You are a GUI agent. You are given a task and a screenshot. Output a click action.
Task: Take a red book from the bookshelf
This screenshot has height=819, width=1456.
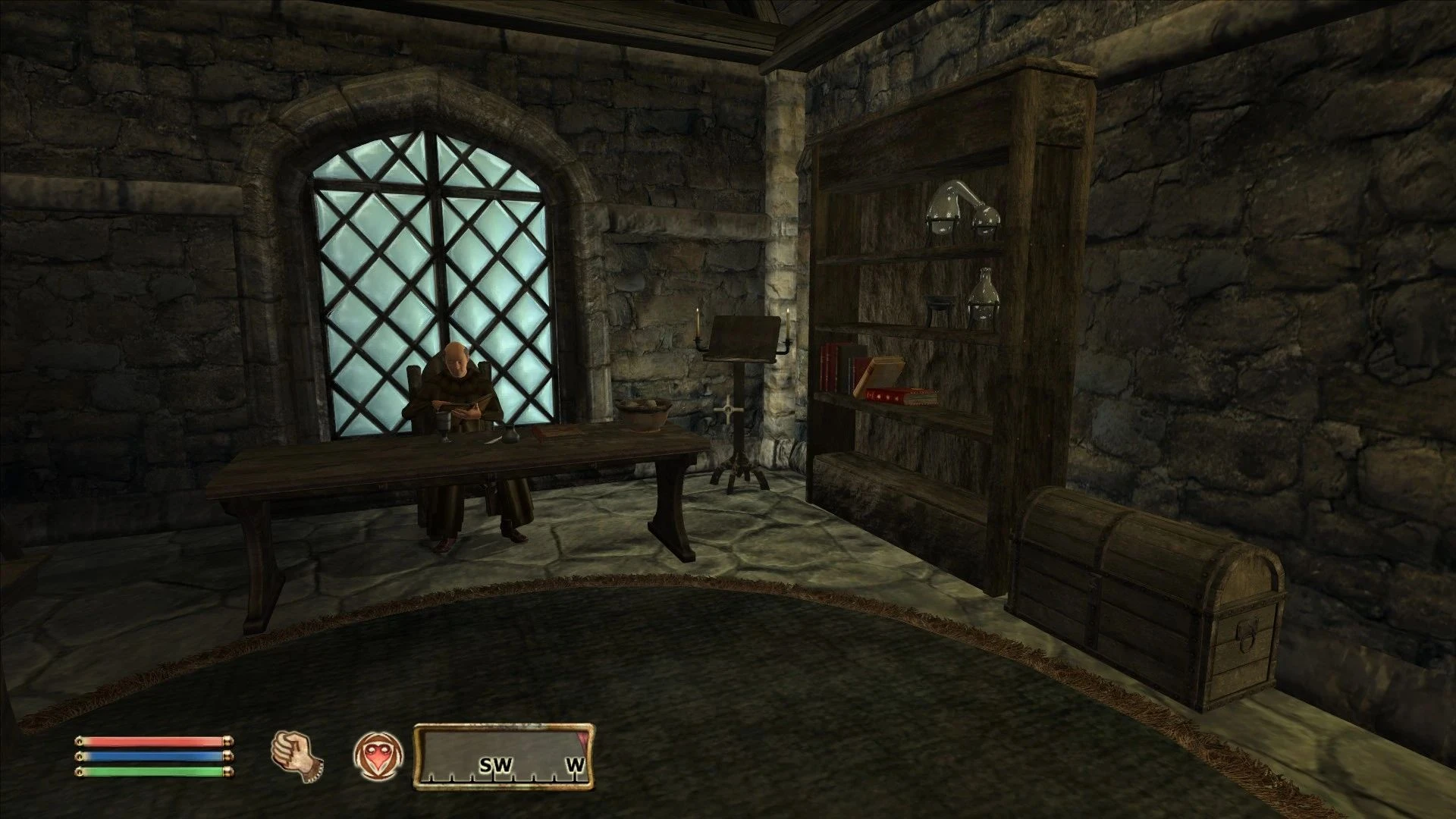coord(830,364)
